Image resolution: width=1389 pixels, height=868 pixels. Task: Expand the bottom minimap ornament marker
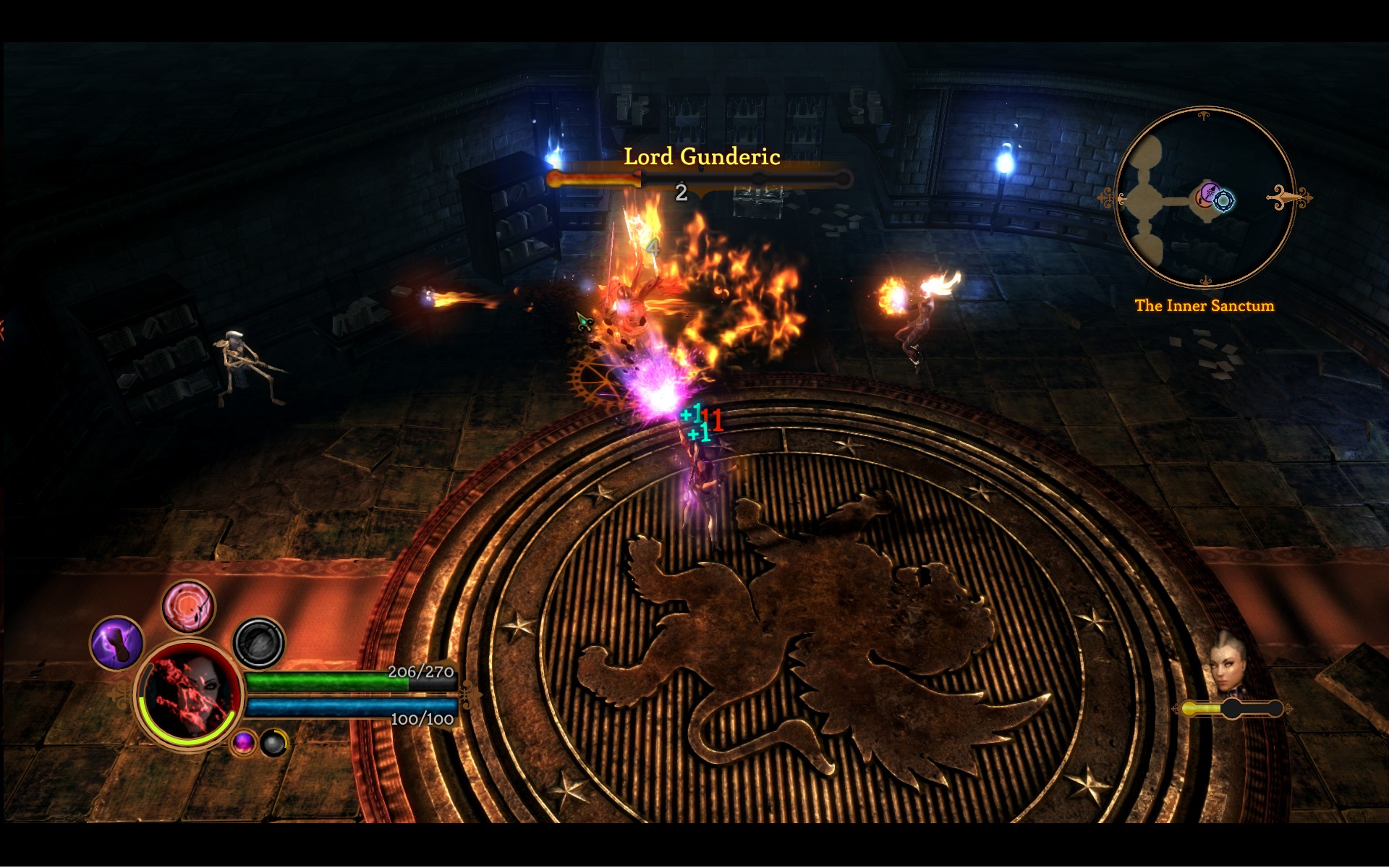tap(1206, 281)
